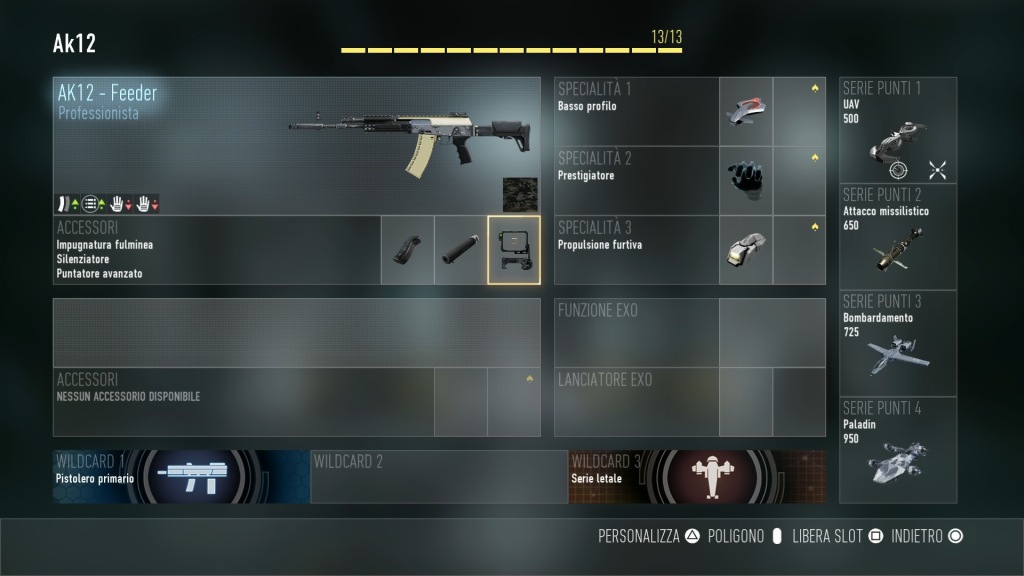1024x576 pixels.
Task: Choose Wildcard 3 Serie letale
Action: point(697,476)
